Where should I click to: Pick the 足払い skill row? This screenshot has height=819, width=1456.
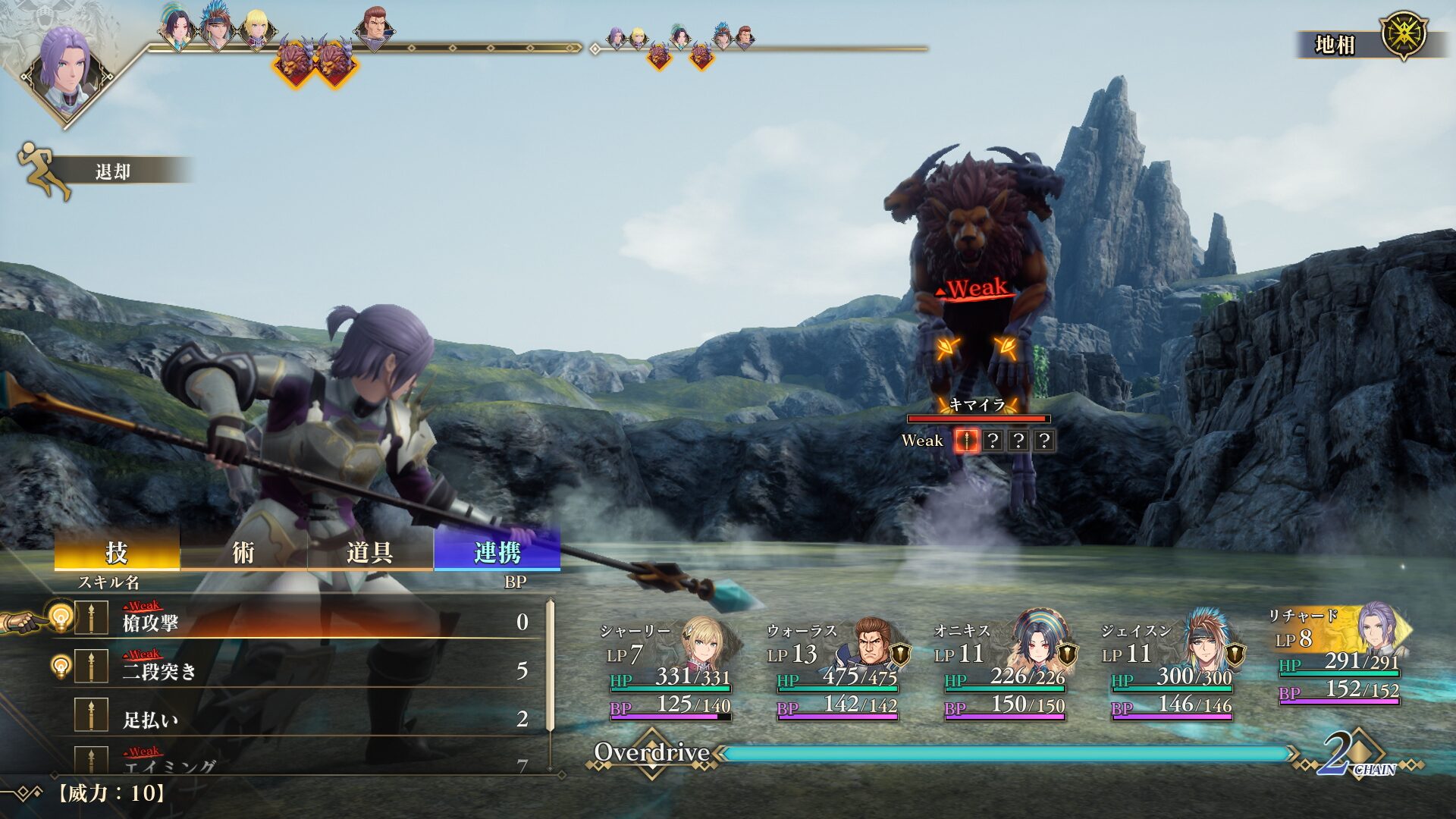point(303,718)
